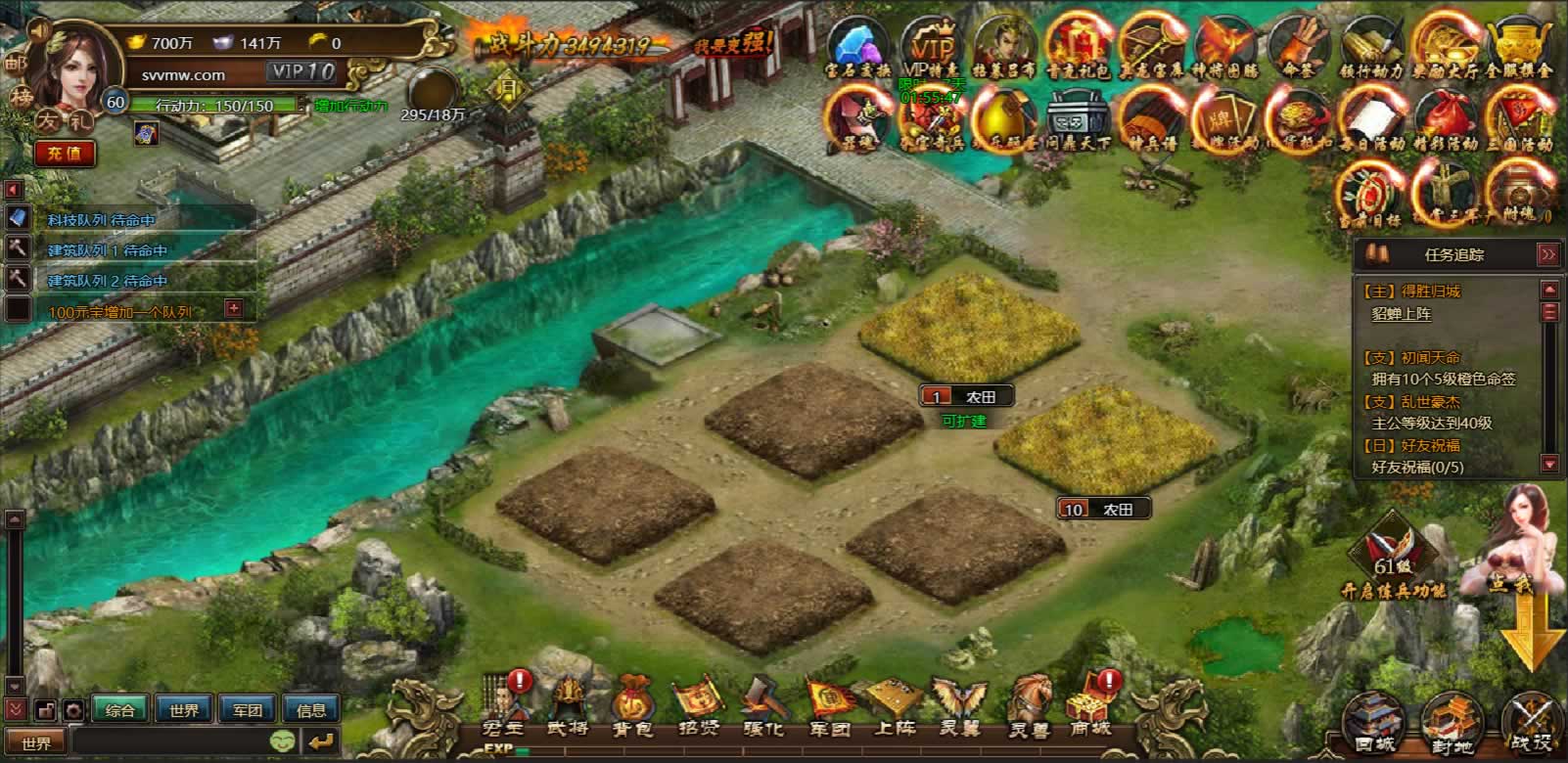Open the 邮 mail button
The height and width of the screenshot is (763, 1568).
tap(15, 64)
